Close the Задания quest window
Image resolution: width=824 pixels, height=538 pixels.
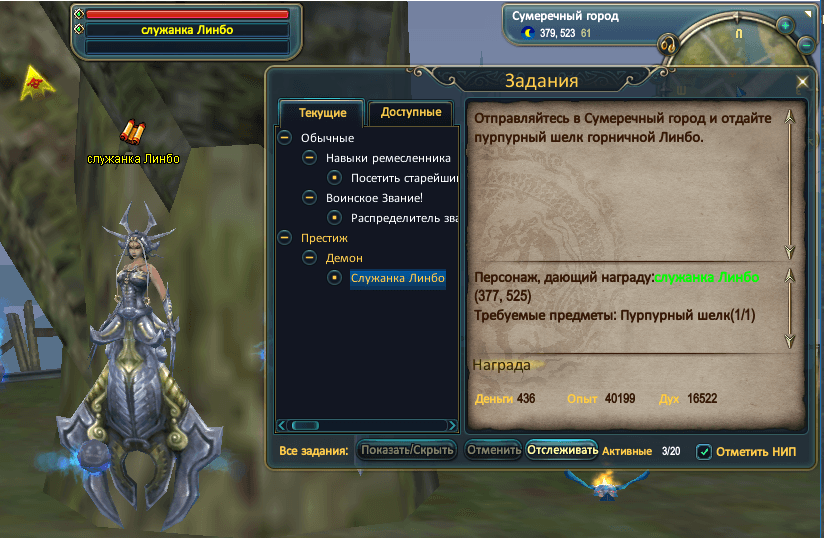(x=802, y=83)
